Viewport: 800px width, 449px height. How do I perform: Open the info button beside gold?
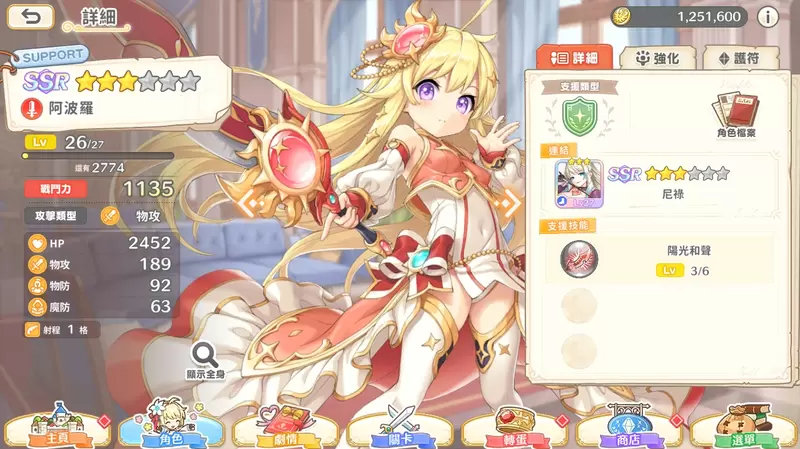(768, 17)
